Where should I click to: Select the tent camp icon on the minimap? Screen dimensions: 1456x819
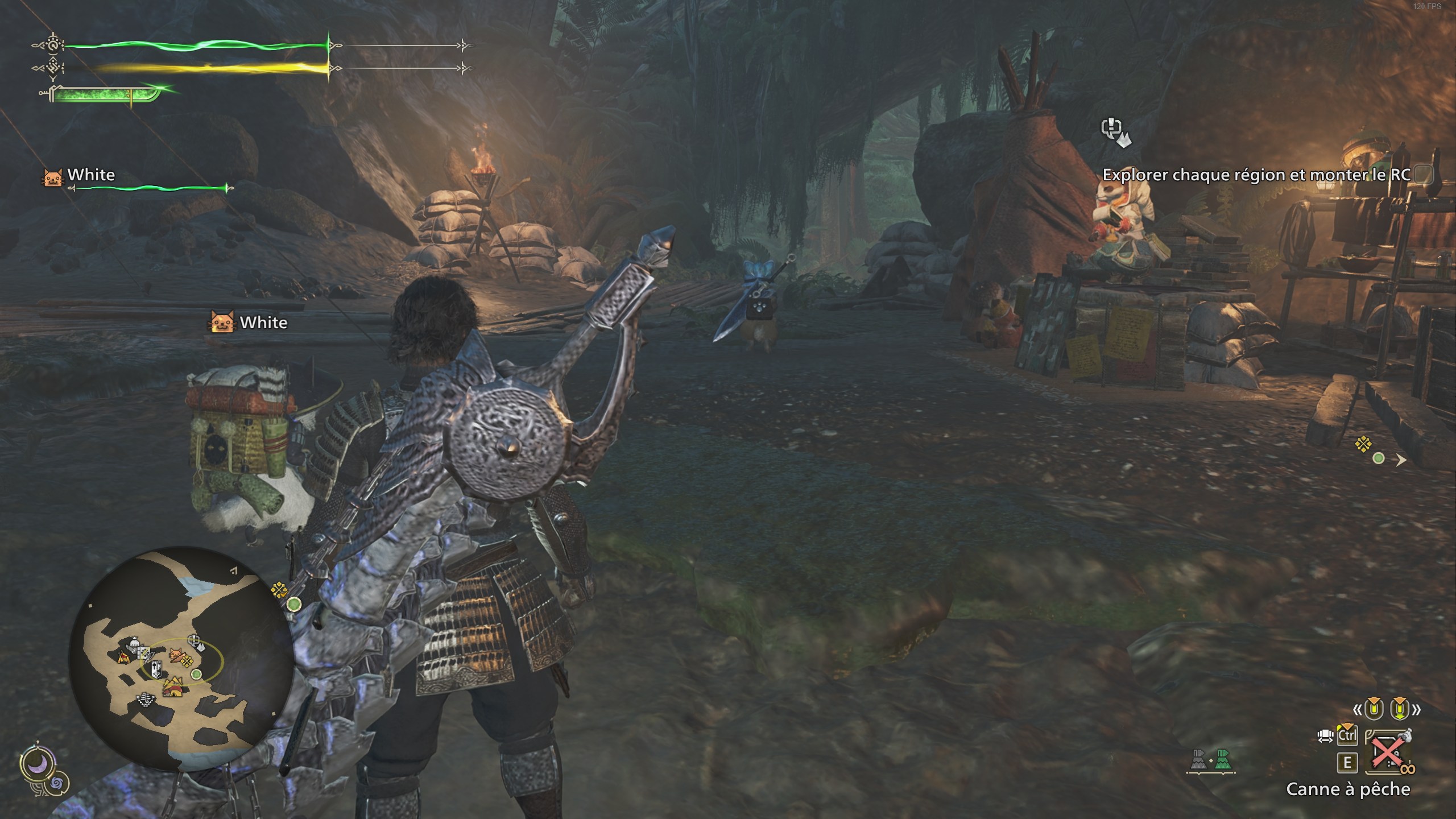coord(123,657)
